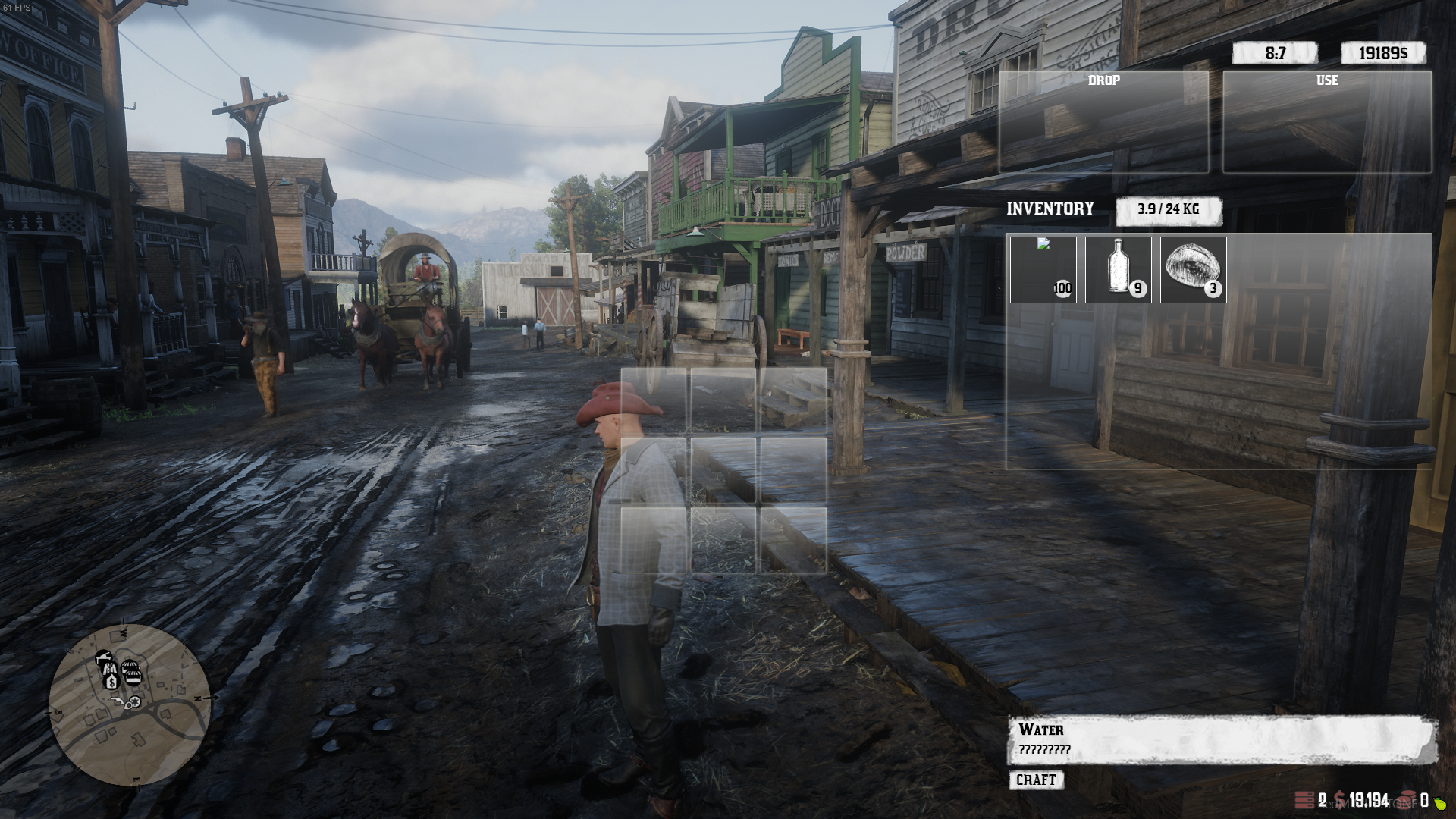Click the USE zone panel
Image resolution: width=1456 pixels, height=819 pixels.
point(1327,122)
